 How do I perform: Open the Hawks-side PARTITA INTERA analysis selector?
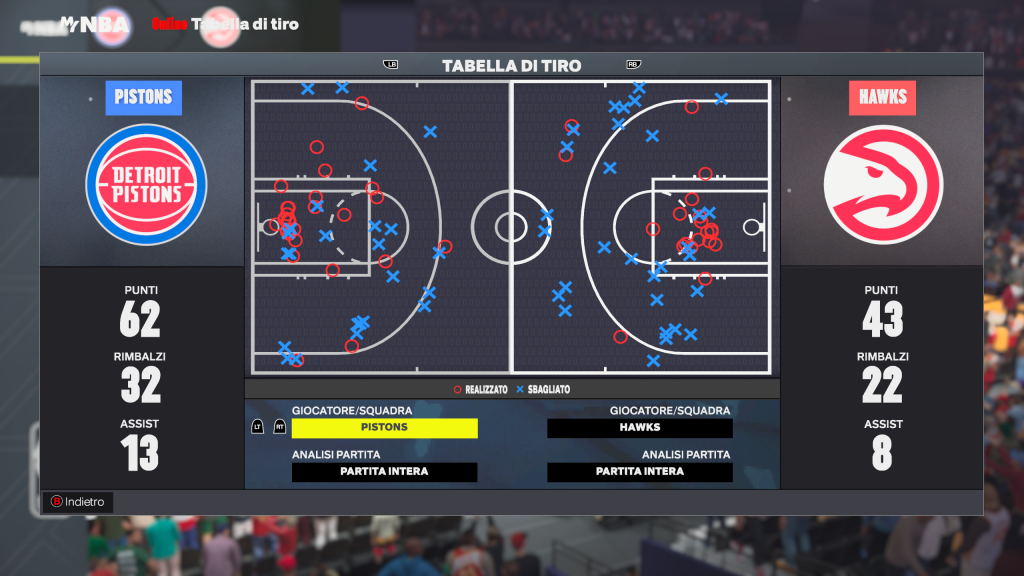640,472
